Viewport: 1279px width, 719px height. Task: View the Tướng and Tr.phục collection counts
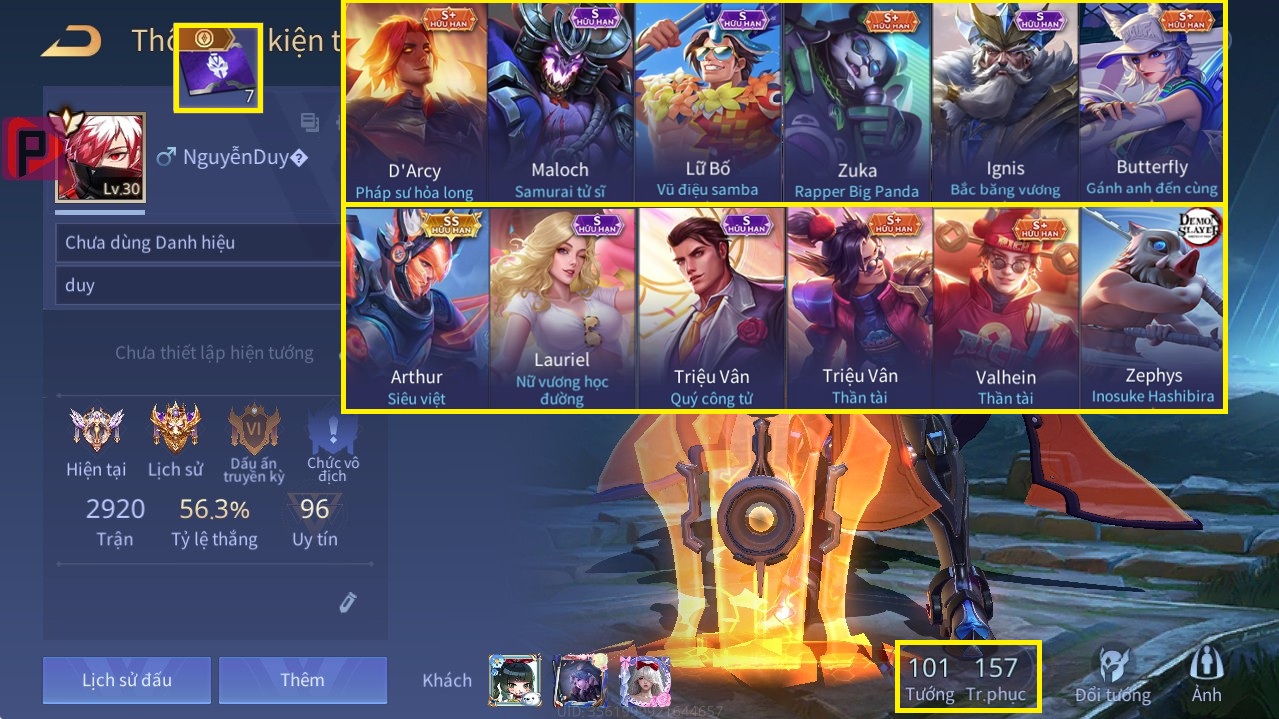[x=967, y=676]
